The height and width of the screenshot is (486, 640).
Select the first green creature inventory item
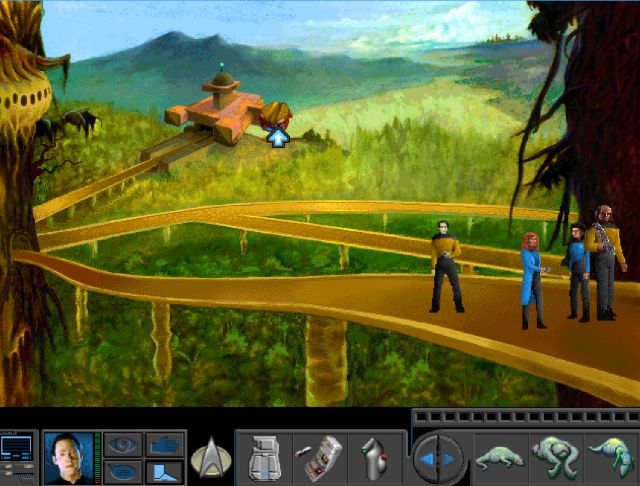pos(499,459)
